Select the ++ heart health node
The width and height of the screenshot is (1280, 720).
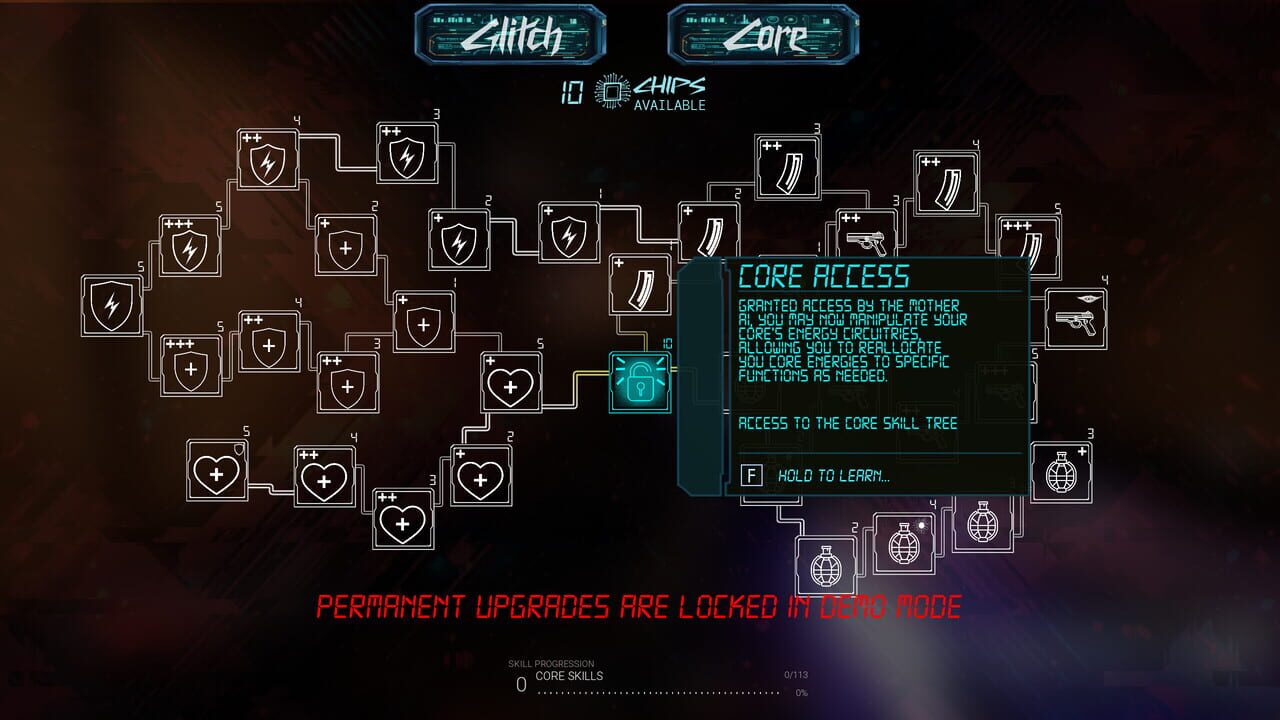(323, 482)
